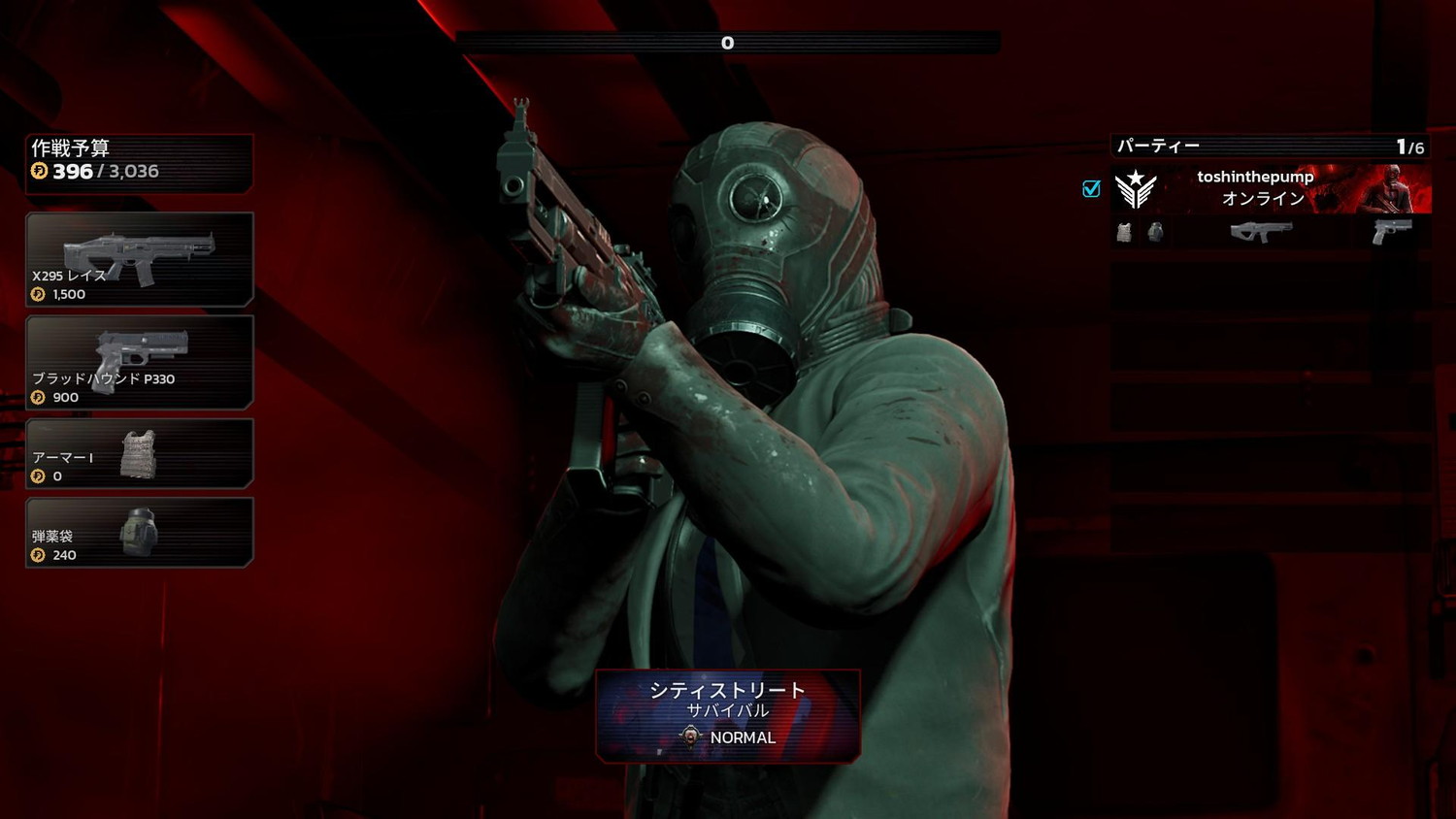Select toshinthepump's party player row
Image resolution: width=1456 pixels, height=819 pixels.
click(1271, 188)
